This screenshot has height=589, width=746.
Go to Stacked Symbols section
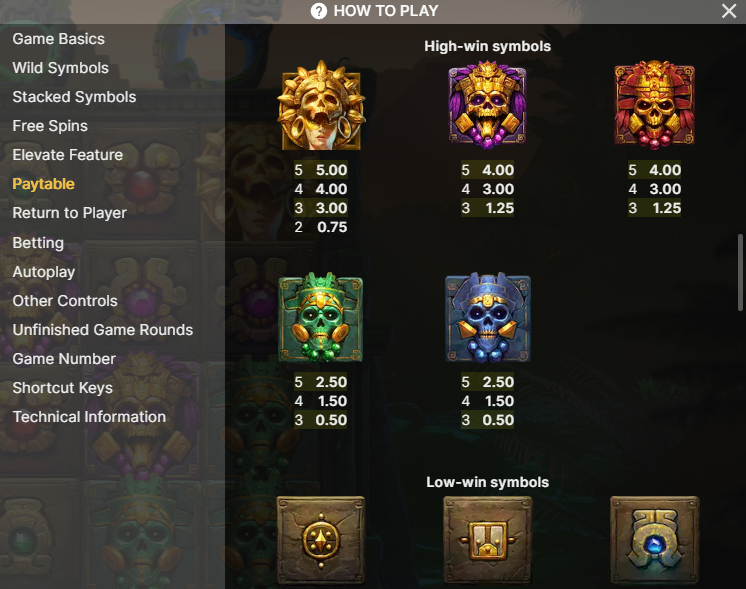click(74, 97)
